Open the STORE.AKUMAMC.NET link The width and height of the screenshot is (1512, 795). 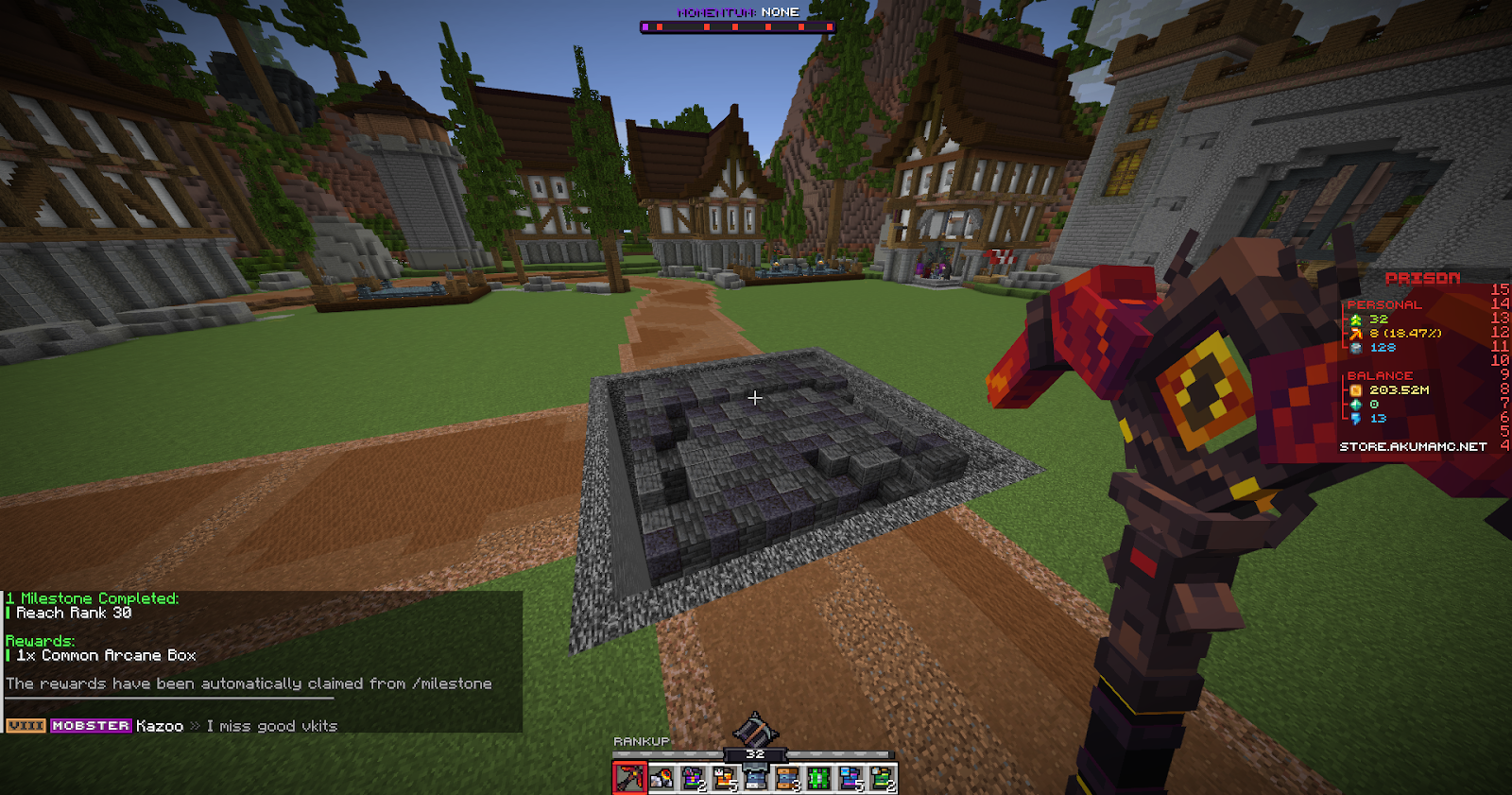(x=1413, y=445)
